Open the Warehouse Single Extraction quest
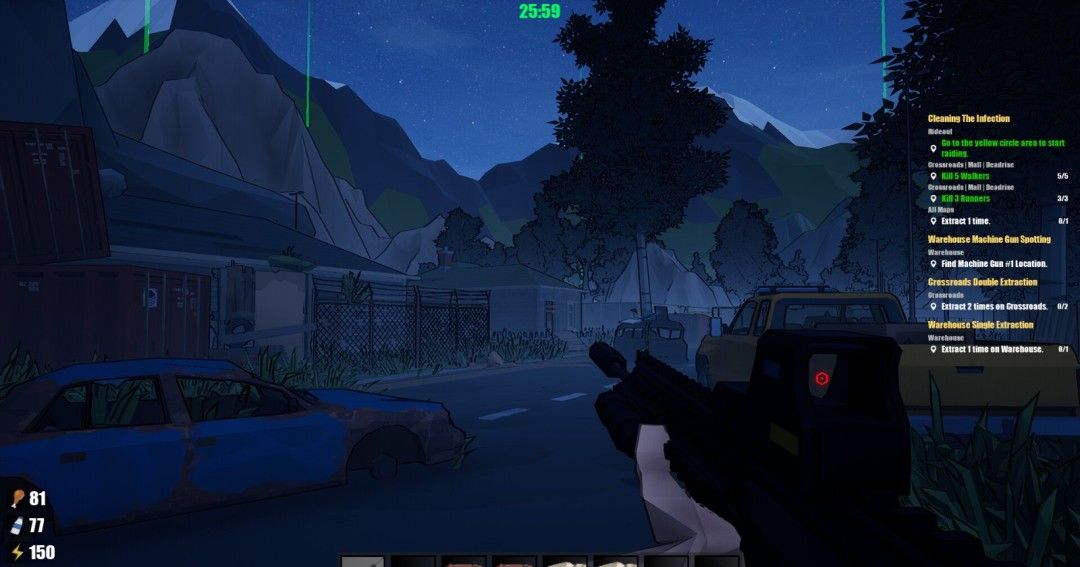The height and width of the screenshot is (567, 1080). pyautogui.click(x=980, y=325)
